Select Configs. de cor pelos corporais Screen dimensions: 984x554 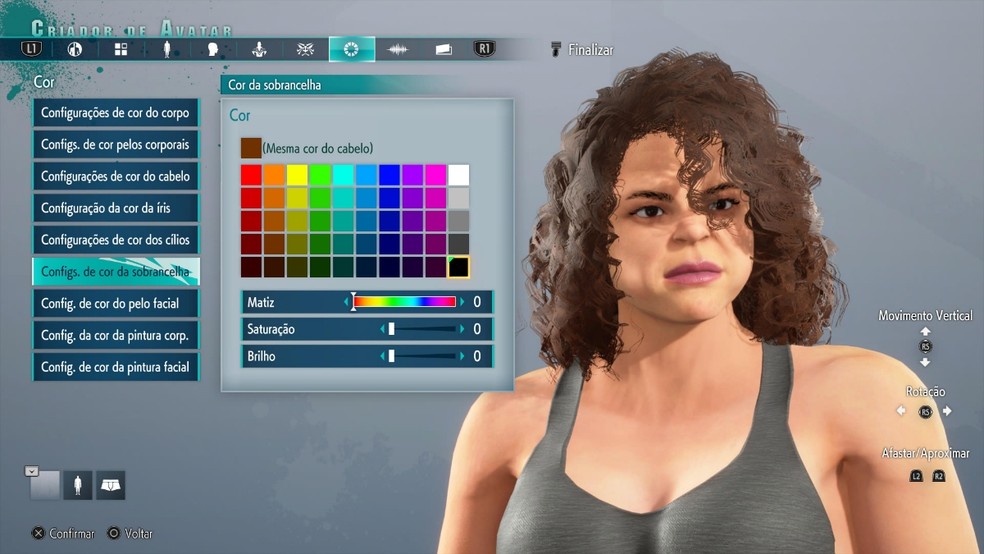pyautogui.click(x=115, y=145)
